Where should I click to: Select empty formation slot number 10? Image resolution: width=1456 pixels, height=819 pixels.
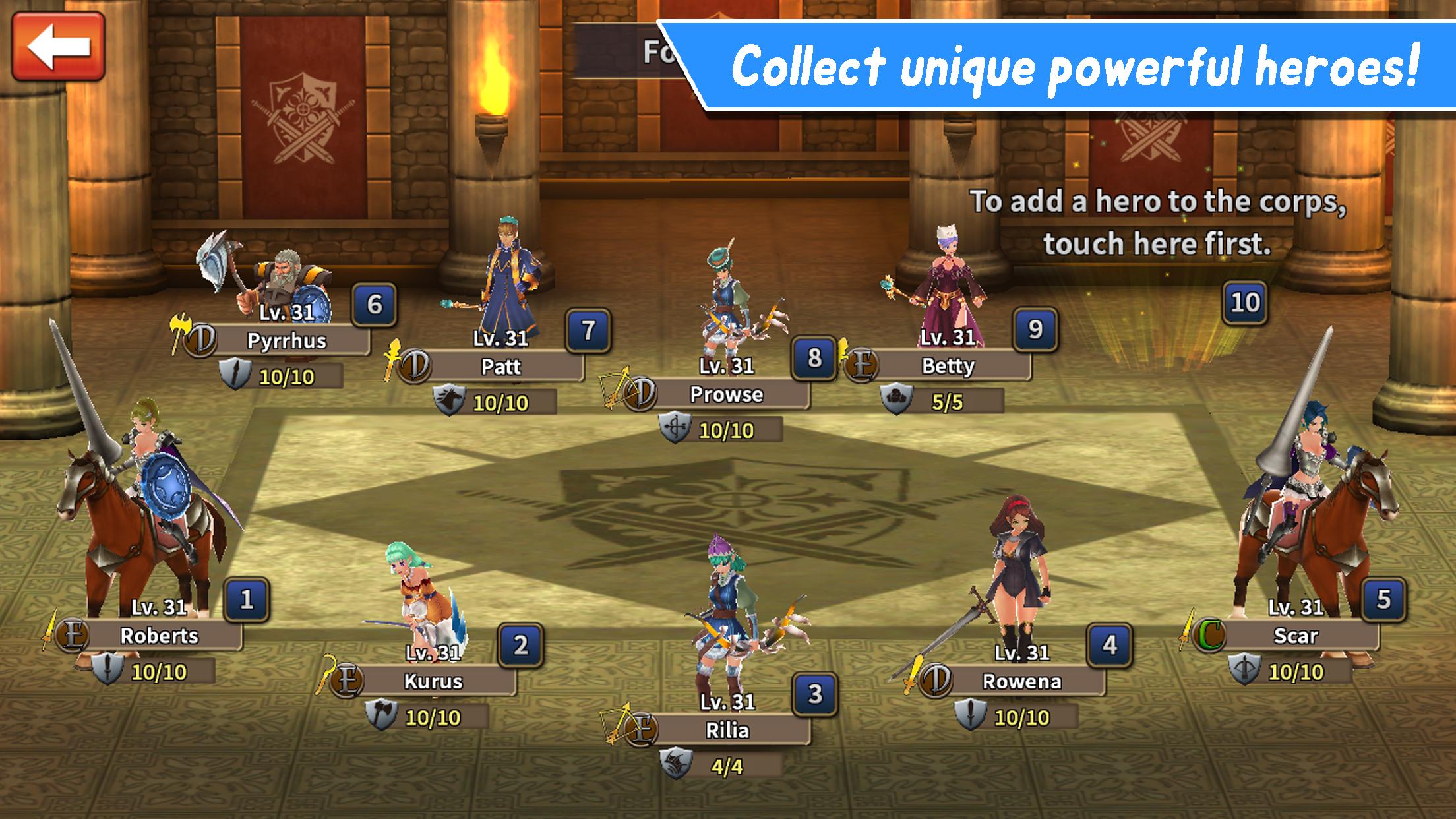(x=1245, y=303)
